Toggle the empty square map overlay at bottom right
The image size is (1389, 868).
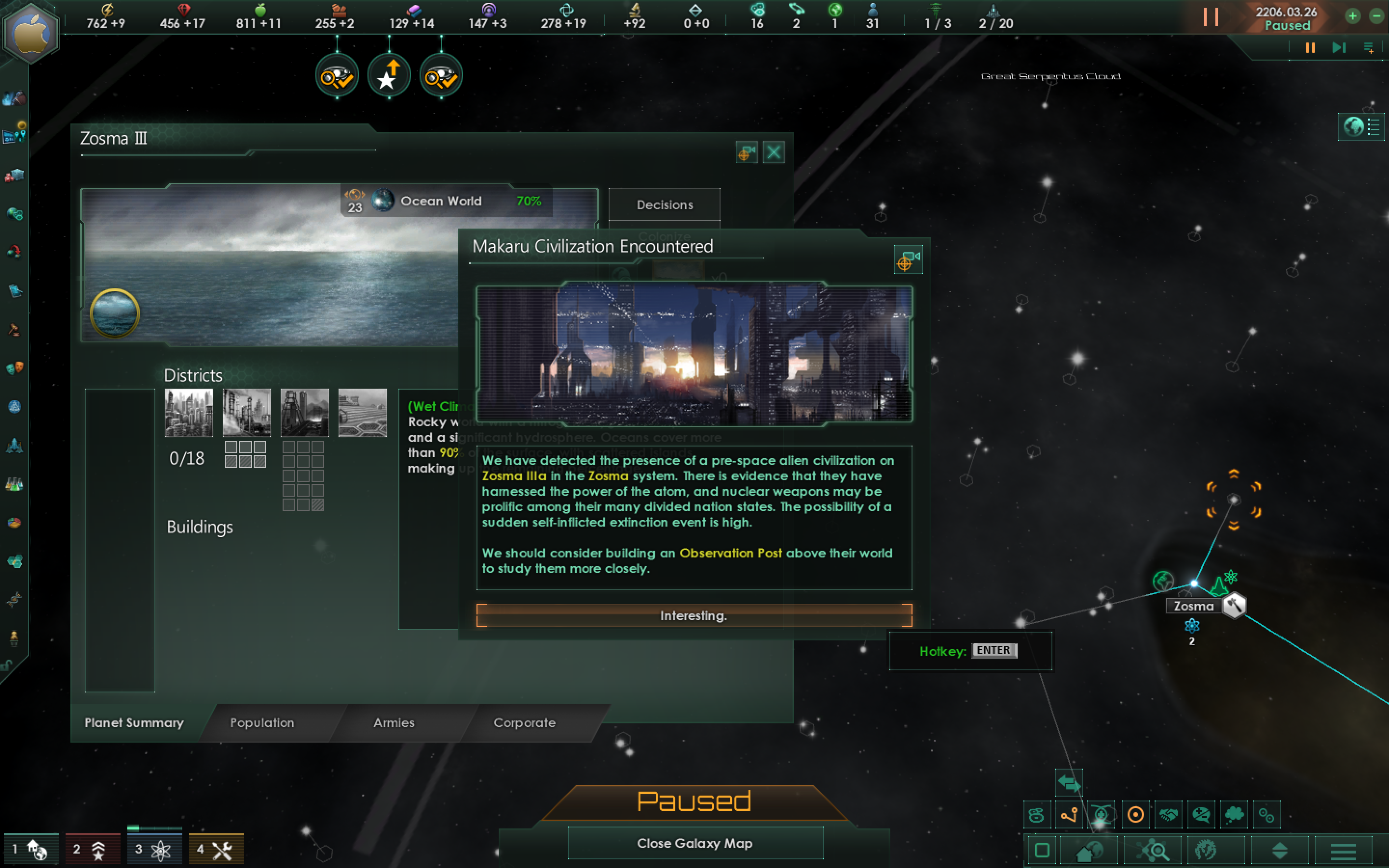(x=1044, y=850)
